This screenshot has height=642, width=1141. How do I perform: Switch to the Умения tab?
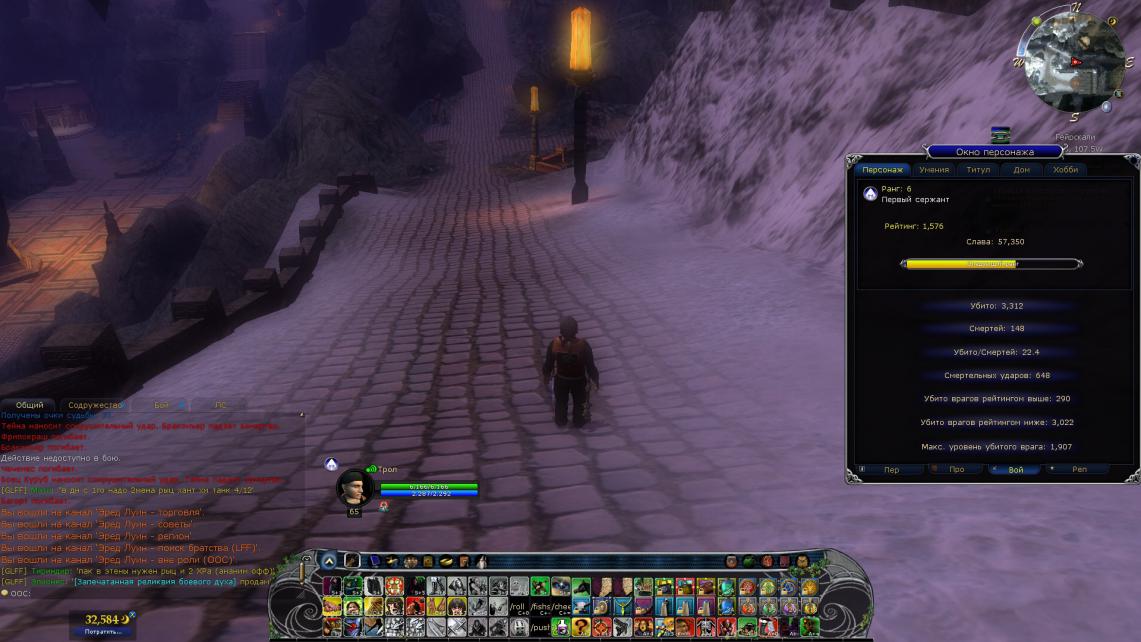coord(934,170)
